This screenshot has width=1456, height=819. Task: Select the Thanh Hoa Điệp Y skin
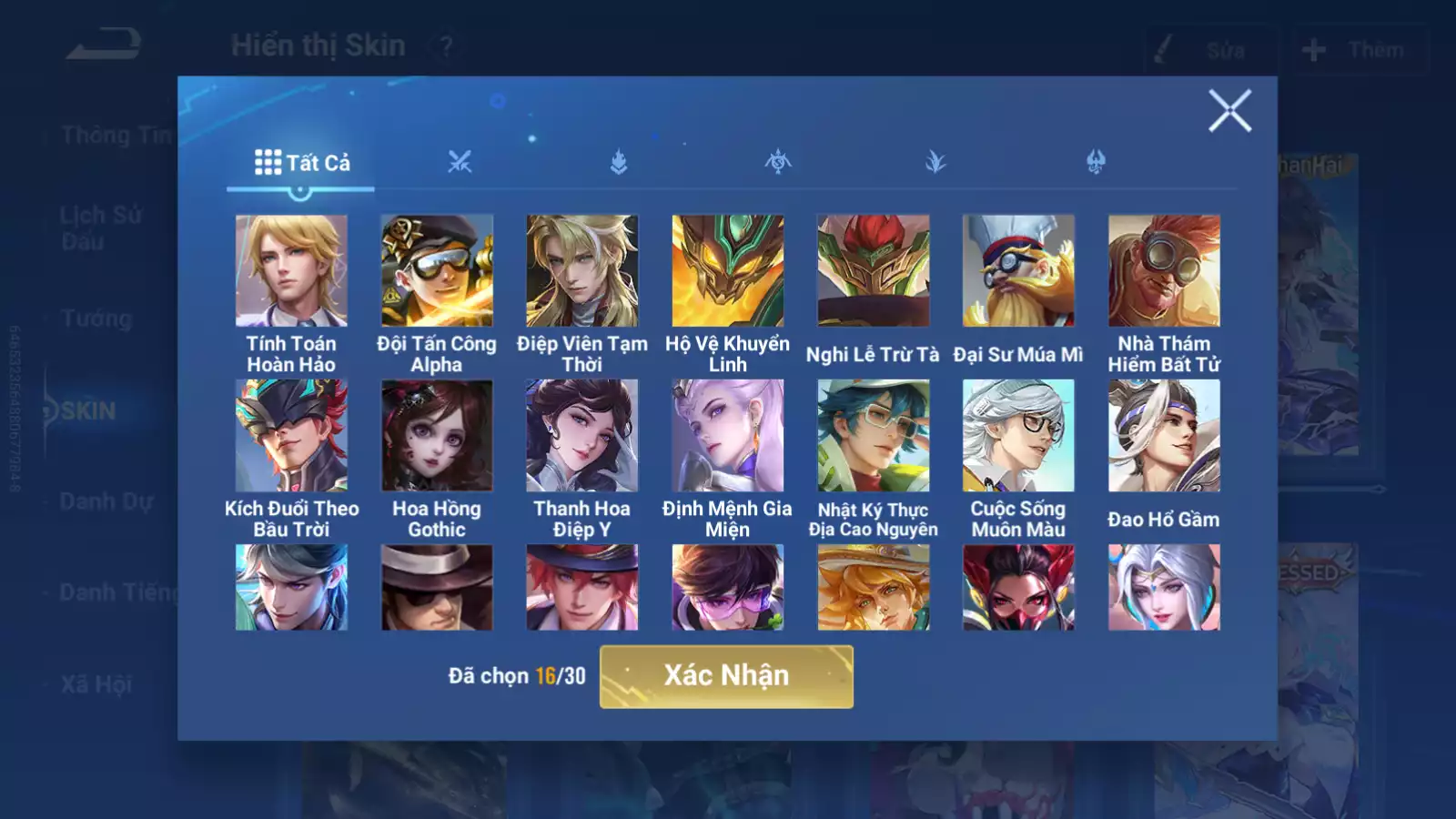[582, 435]
